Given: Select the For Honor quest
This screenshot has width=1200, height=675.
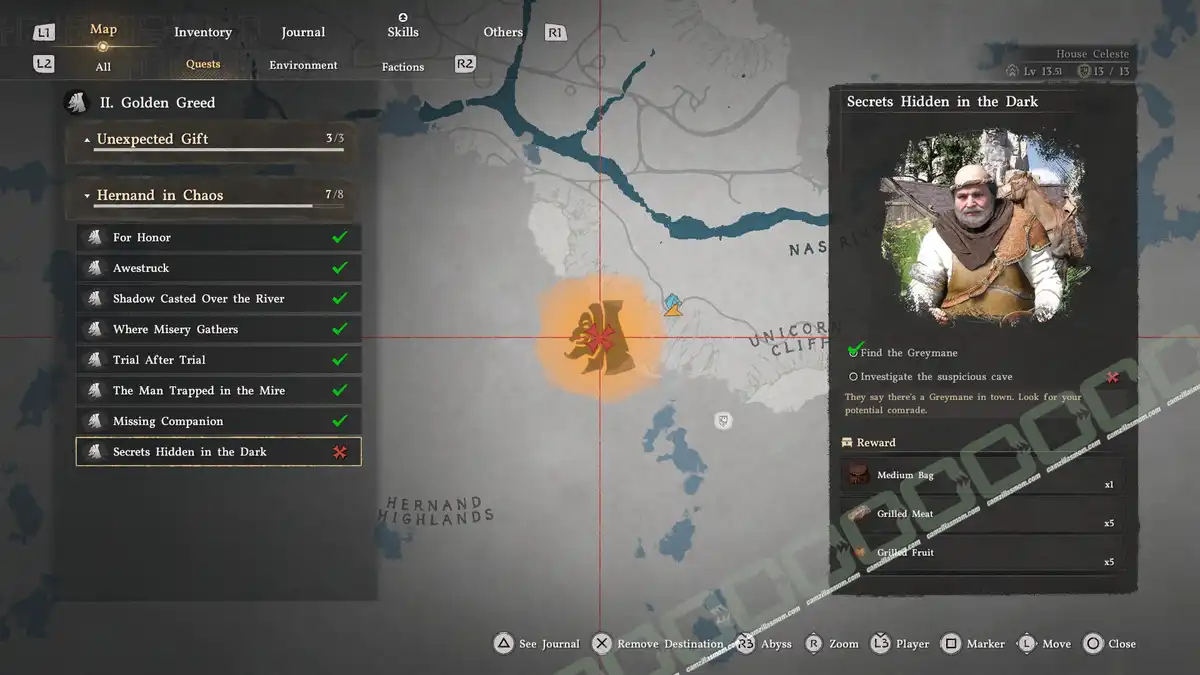Looking at the screenshot, I should point(218,237).
